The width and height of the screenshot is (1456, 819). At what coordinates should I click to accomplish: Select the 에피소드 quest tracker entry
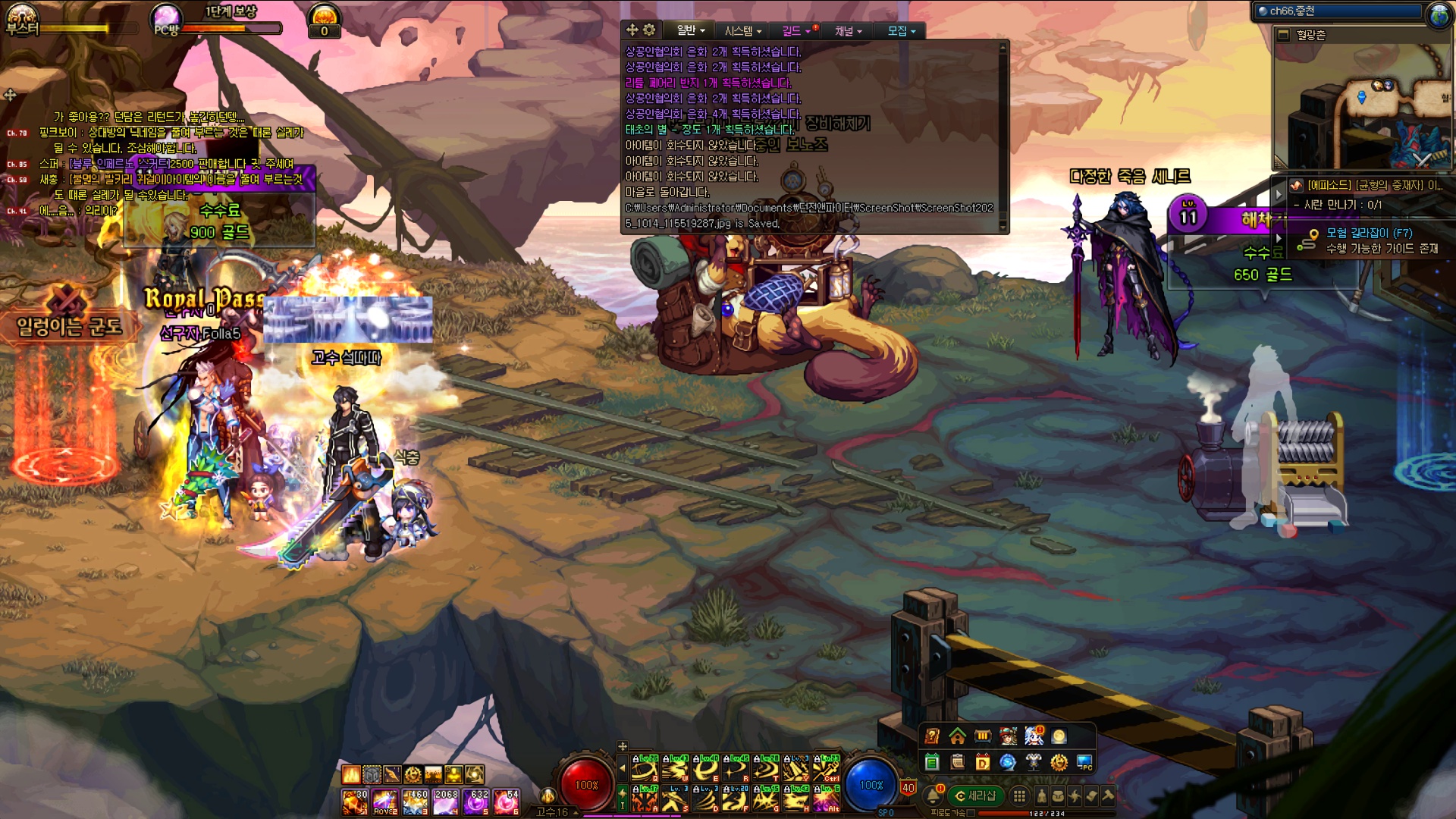tap(1373, 185)
